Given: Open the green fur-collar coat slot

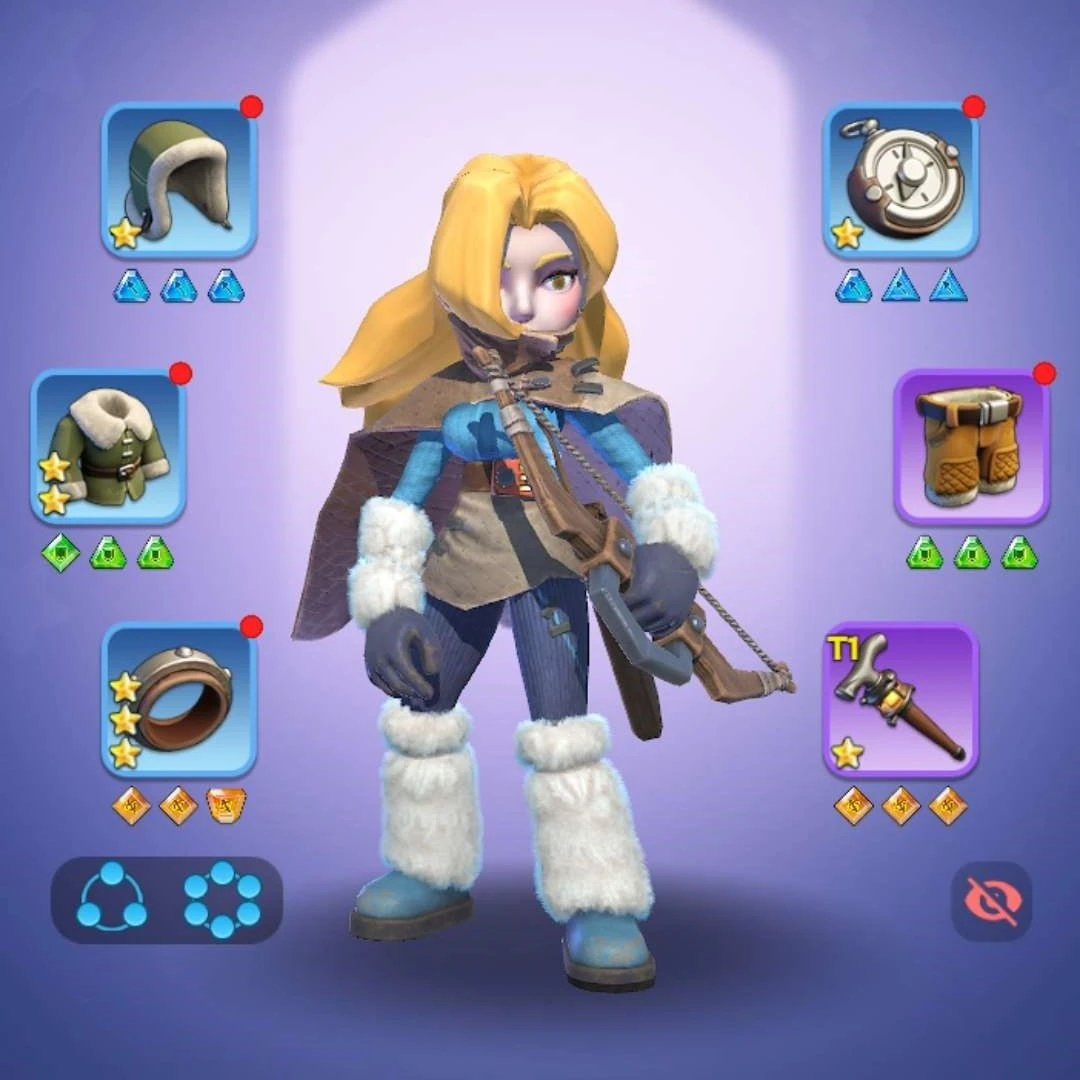Looking at the screenshot, I should point(109,446).
